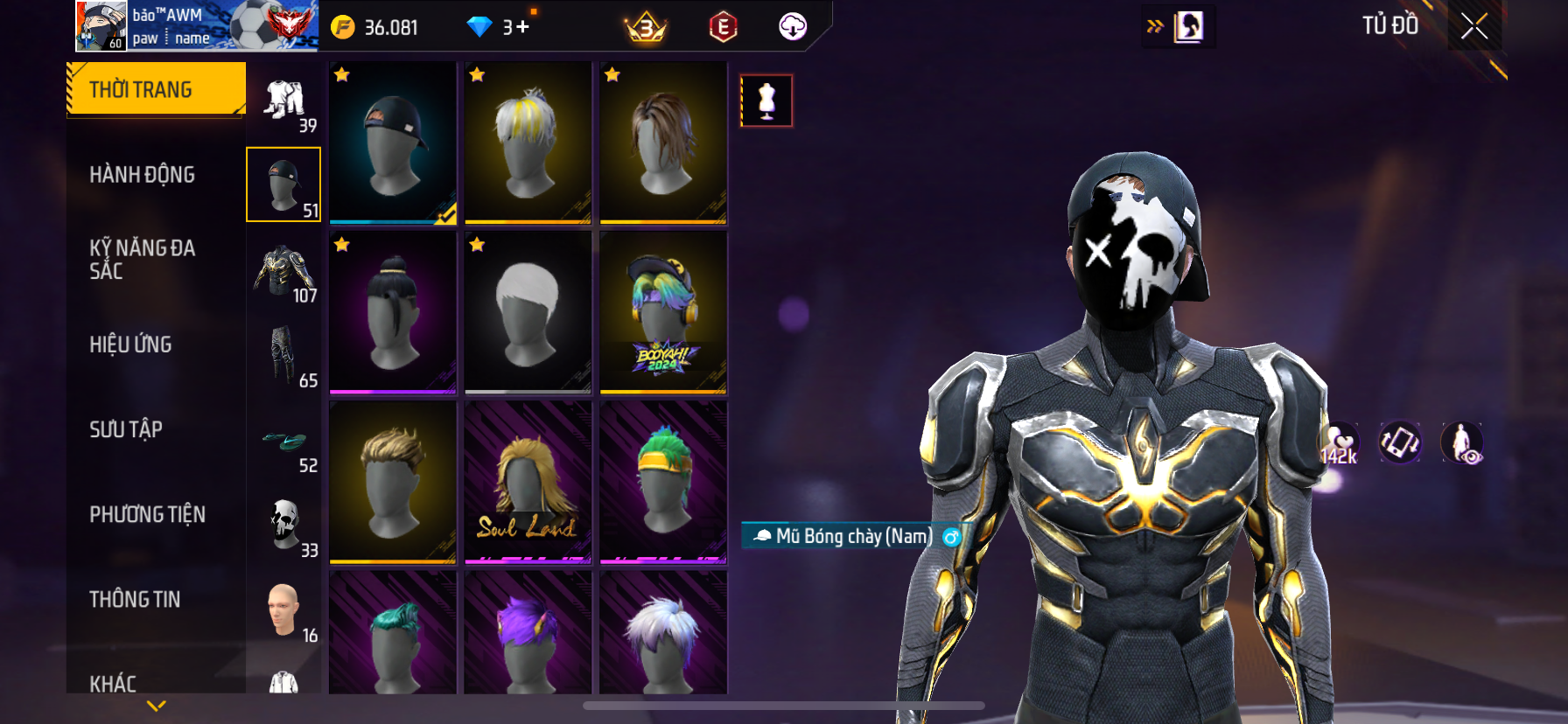The height and width of the screenshot is (724, 1568).
Task: Select the Booyah 2024 headphone hair
Action: (663, 312)
